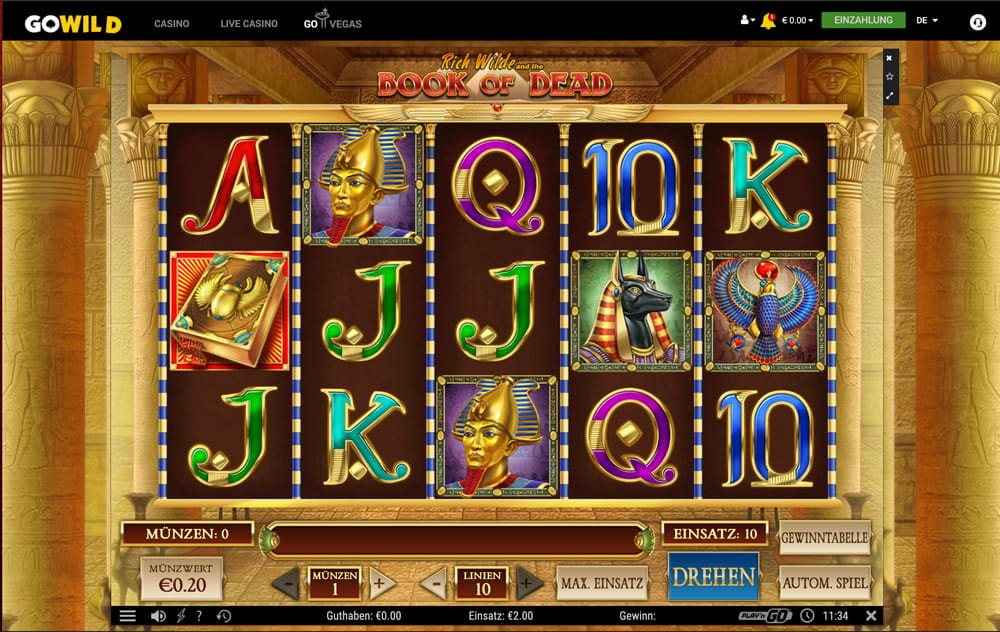Add game to favorites with the star icon
1000x632 pixels.
[x=889, y=76]
